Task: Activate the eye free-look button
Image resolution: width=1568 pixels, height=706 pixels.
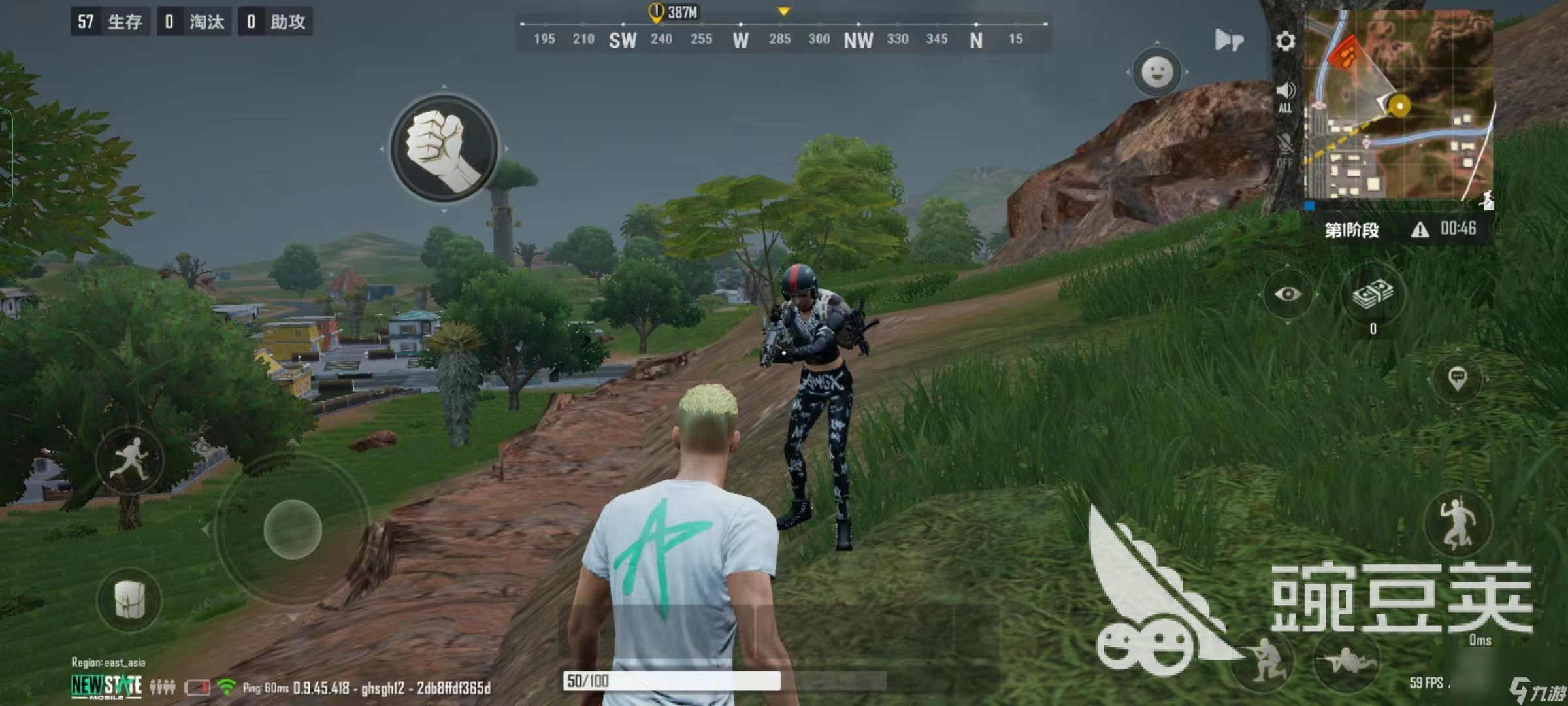Action: [1287, 294]
